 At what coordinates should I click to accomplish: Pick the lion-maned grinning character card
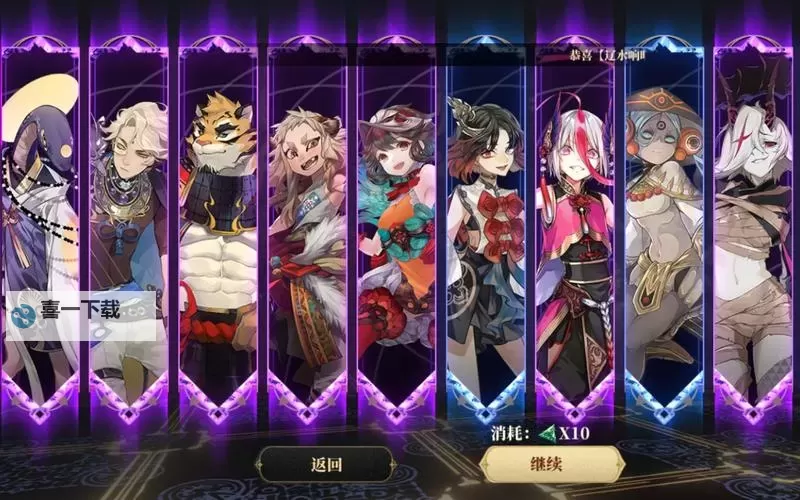307,230
